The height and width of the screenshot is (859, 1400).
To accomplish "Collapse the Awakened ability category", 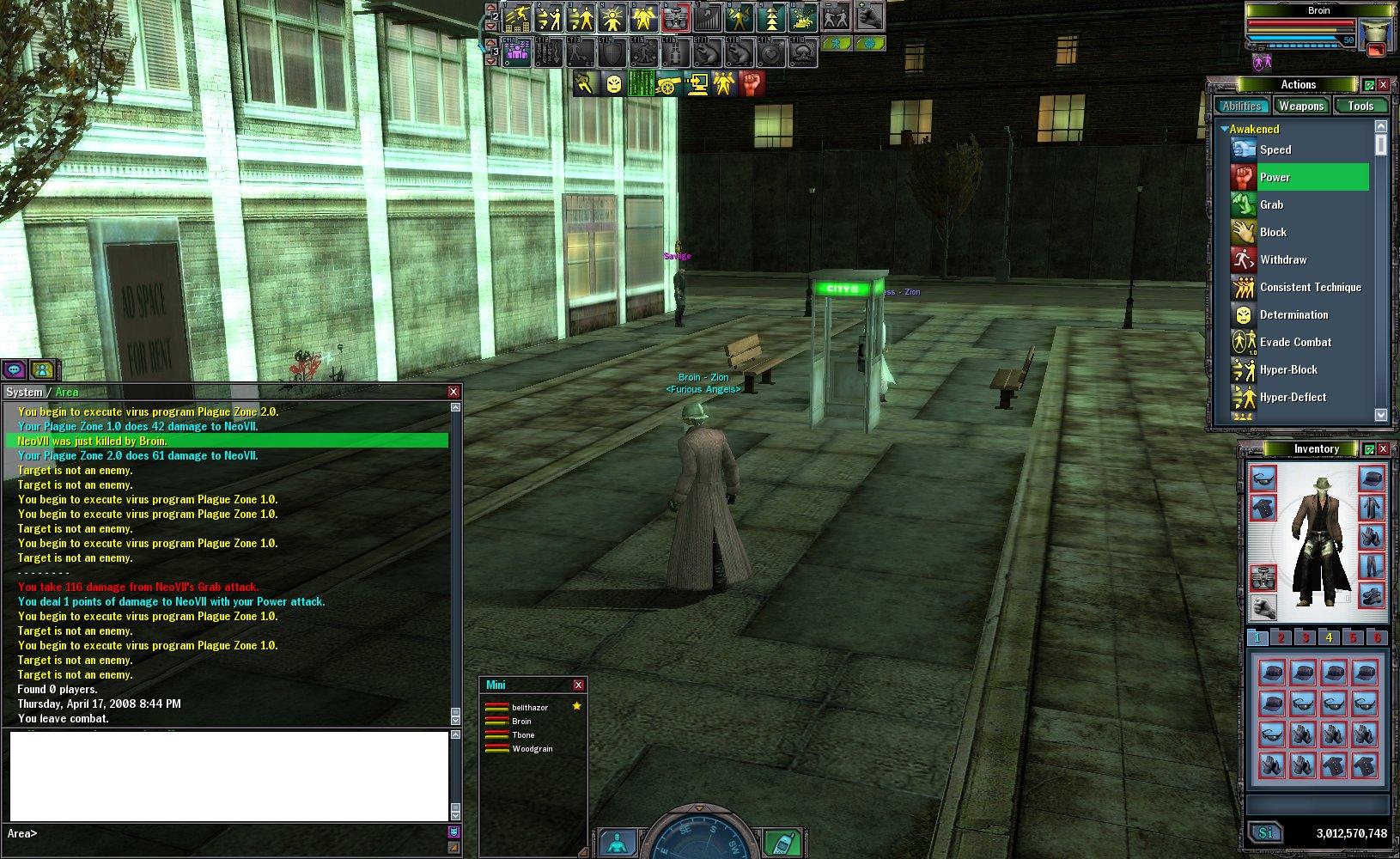I will [1225, 129].
